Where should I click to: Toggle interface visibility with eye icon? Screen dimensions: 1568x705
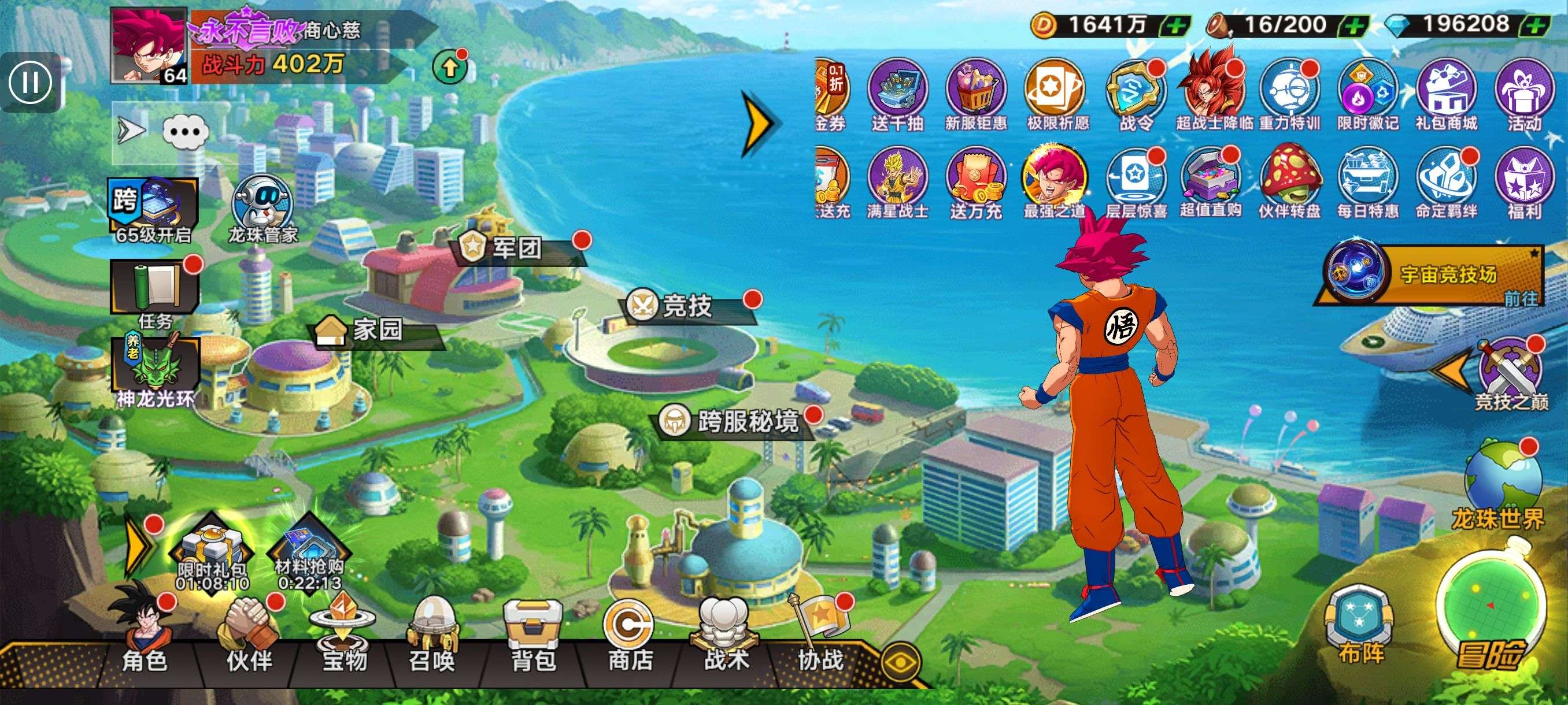coord(900,662)
